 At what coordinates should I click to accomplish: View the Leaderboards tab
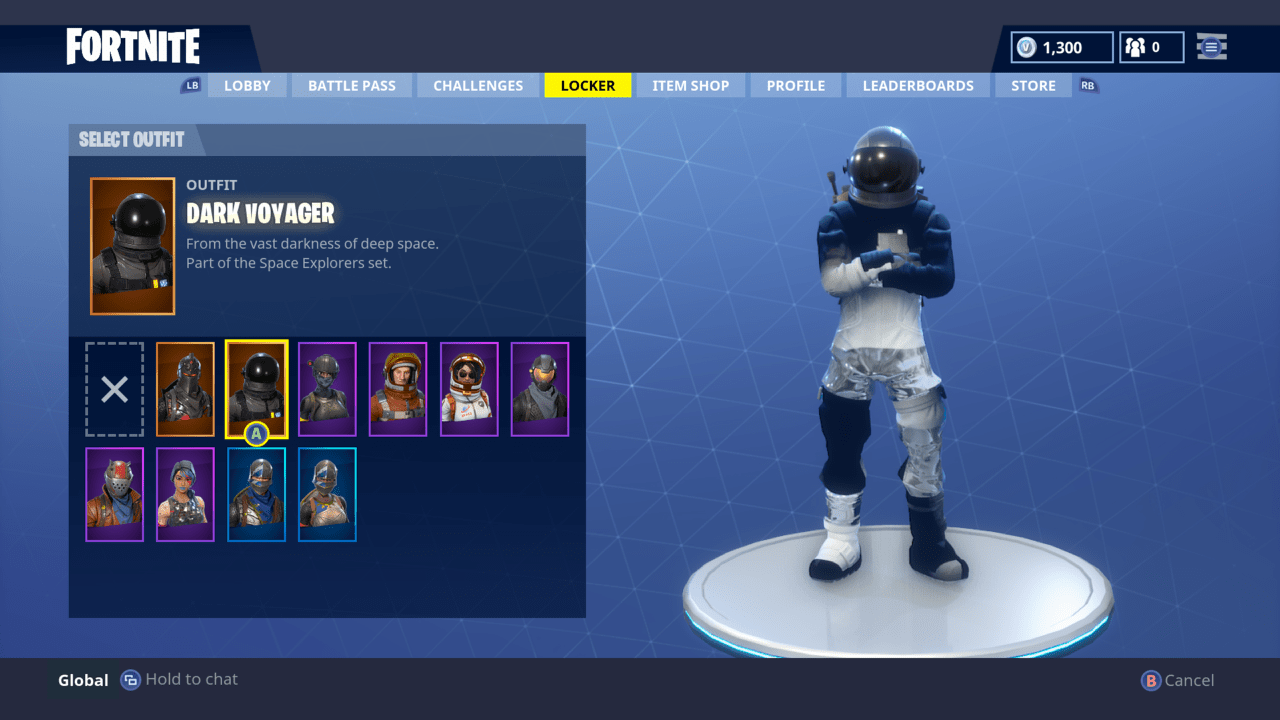click(x=917, y=85)
